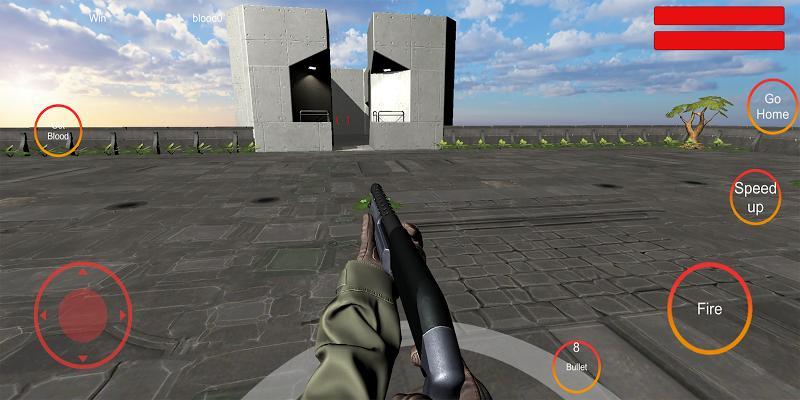Activate the Speed up button

pos(755,197)
